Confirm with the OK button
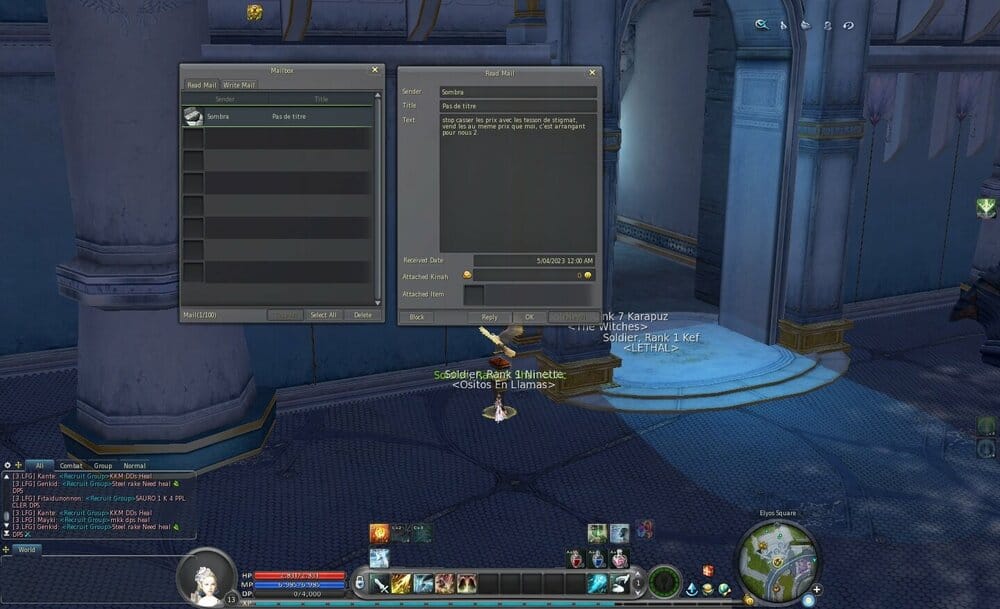The width and height of the screenshot is (1000, 609). point(529,317)
